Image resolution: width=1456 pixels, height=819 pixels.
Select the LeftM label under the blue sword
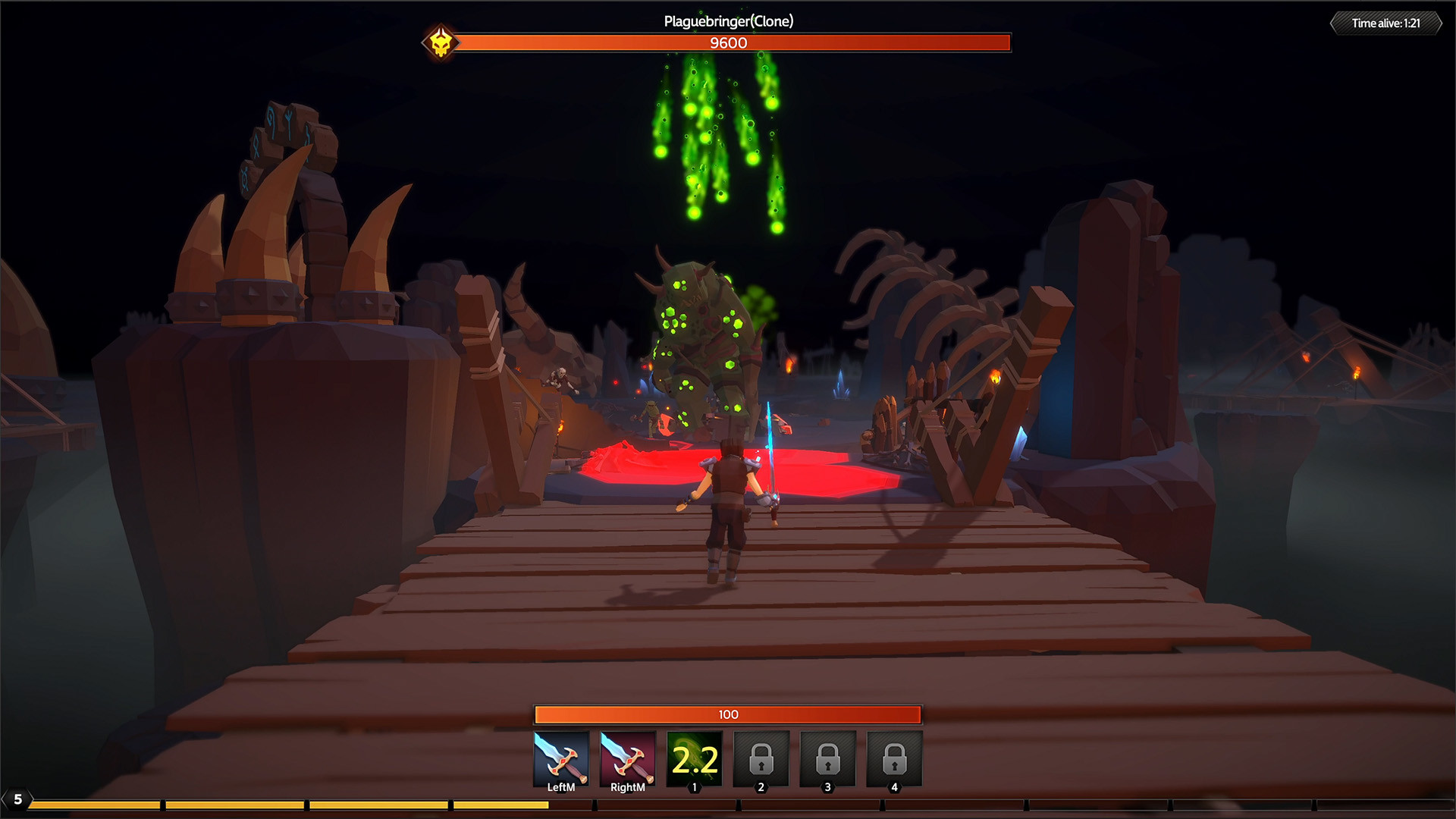pos(561,786)
